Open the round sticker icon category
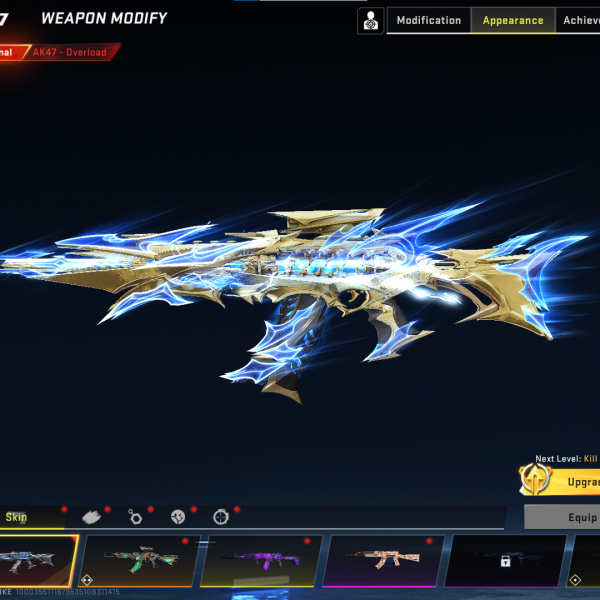This screenshot has height=600, width=600. tap(178, 517)
